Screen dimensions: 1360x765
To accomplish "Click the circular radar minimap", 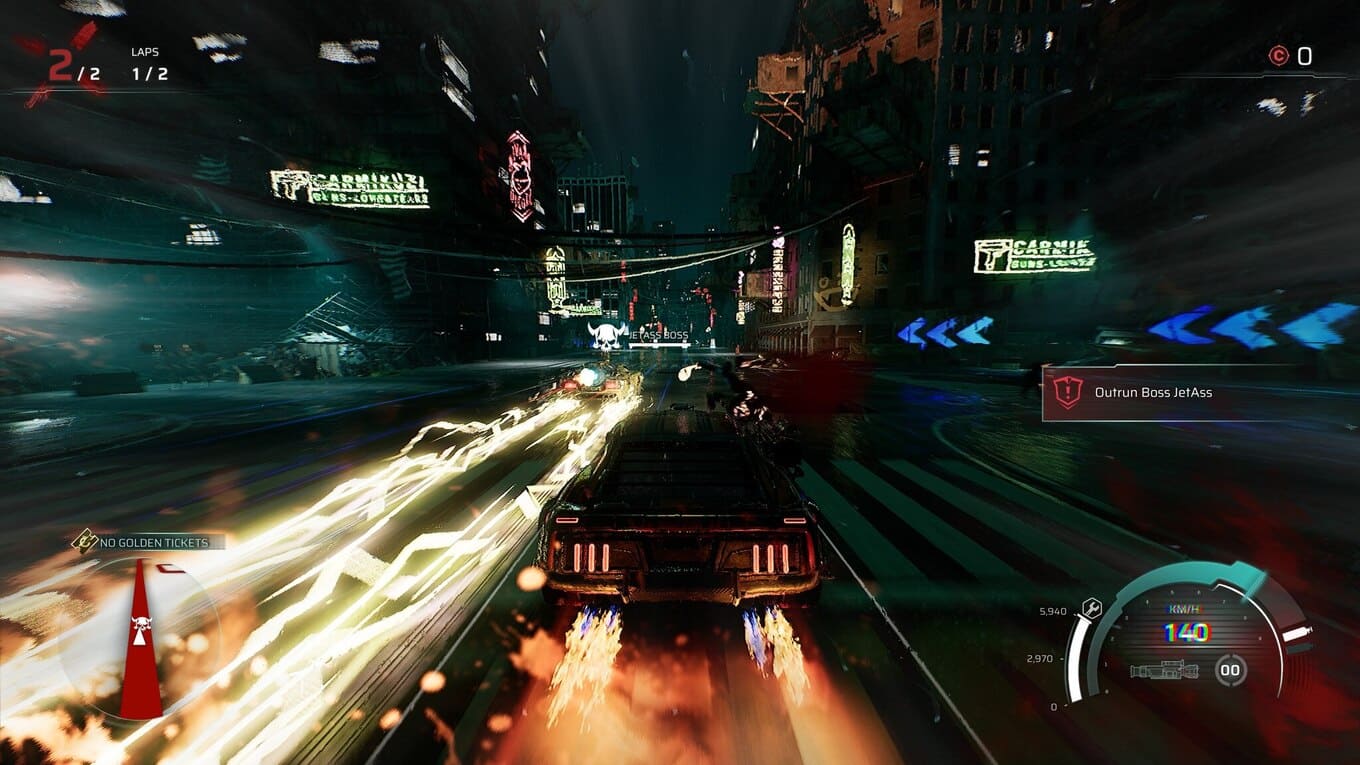I will pyautogui.click(x=141, y=638).
